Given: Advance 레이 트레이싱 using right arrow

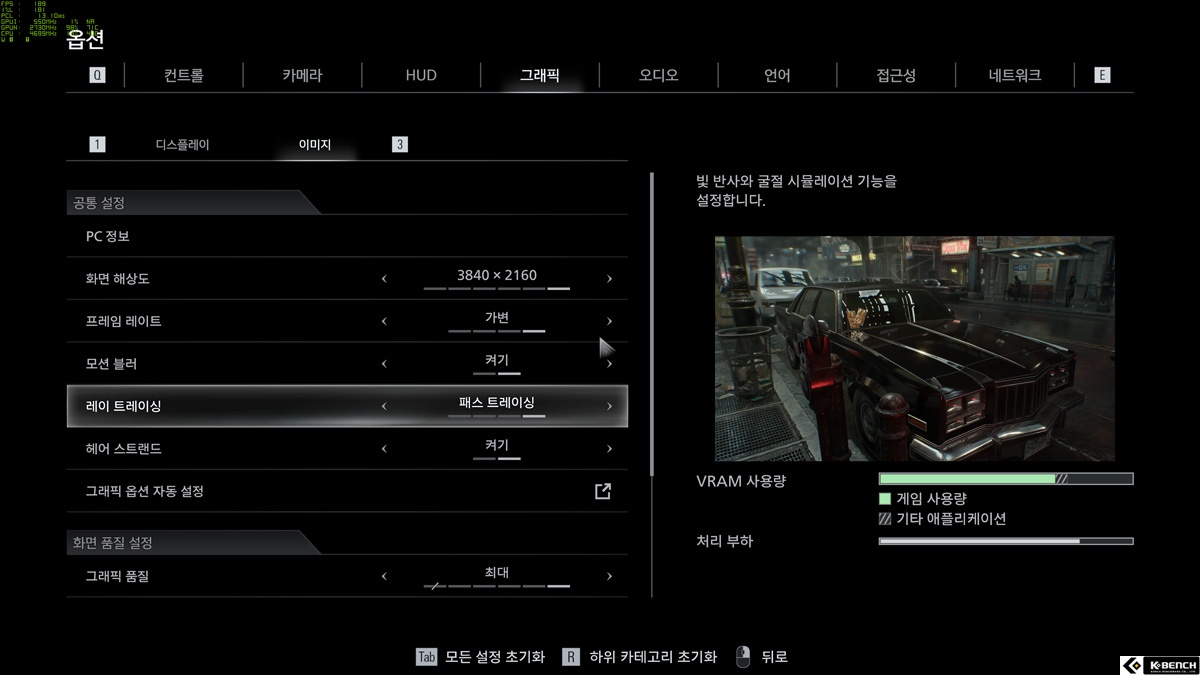Looking at the screenshot, I should (609, 406).
